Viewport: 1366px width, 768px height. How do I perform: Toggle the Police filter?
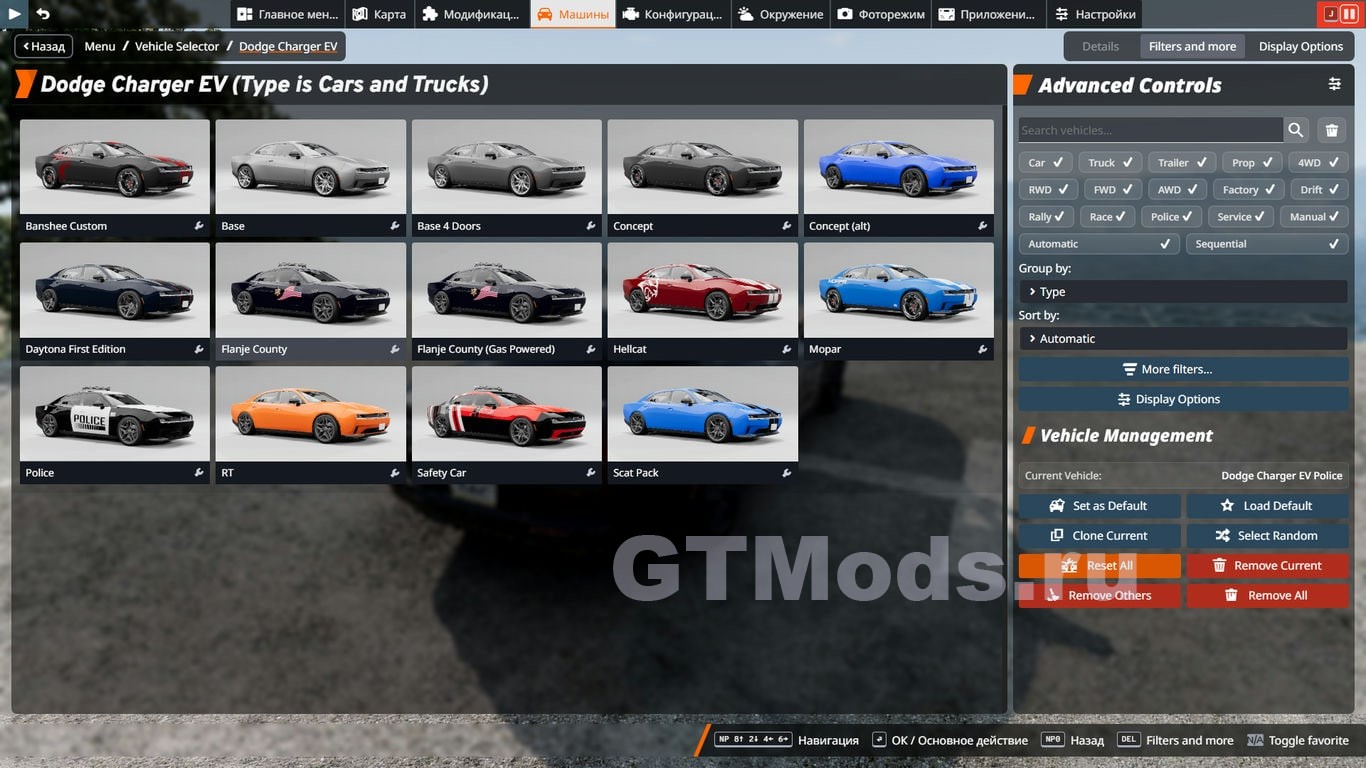pos(1174,217)
